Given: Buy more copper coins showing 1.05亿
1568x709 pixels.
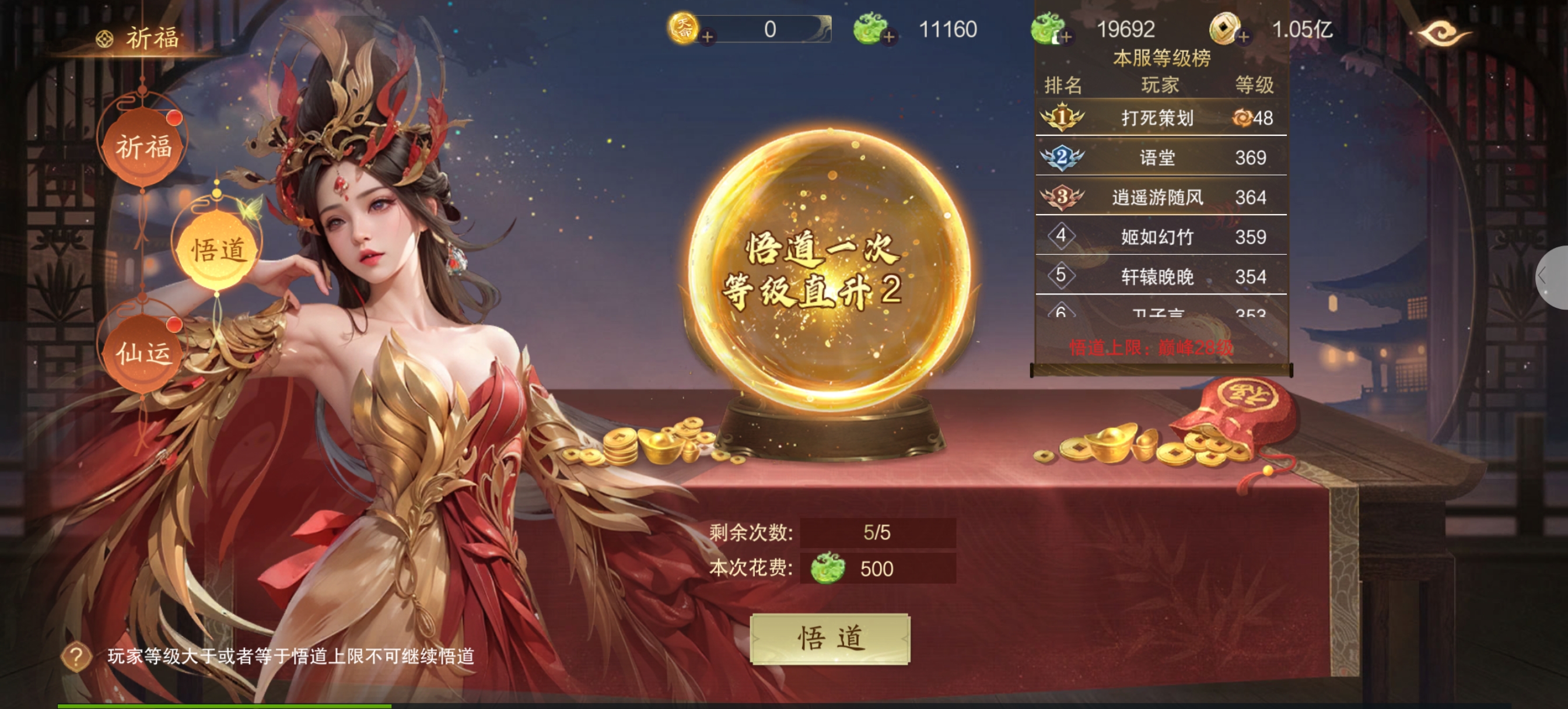Looking at the screenshot, I should click(1244, 37).
